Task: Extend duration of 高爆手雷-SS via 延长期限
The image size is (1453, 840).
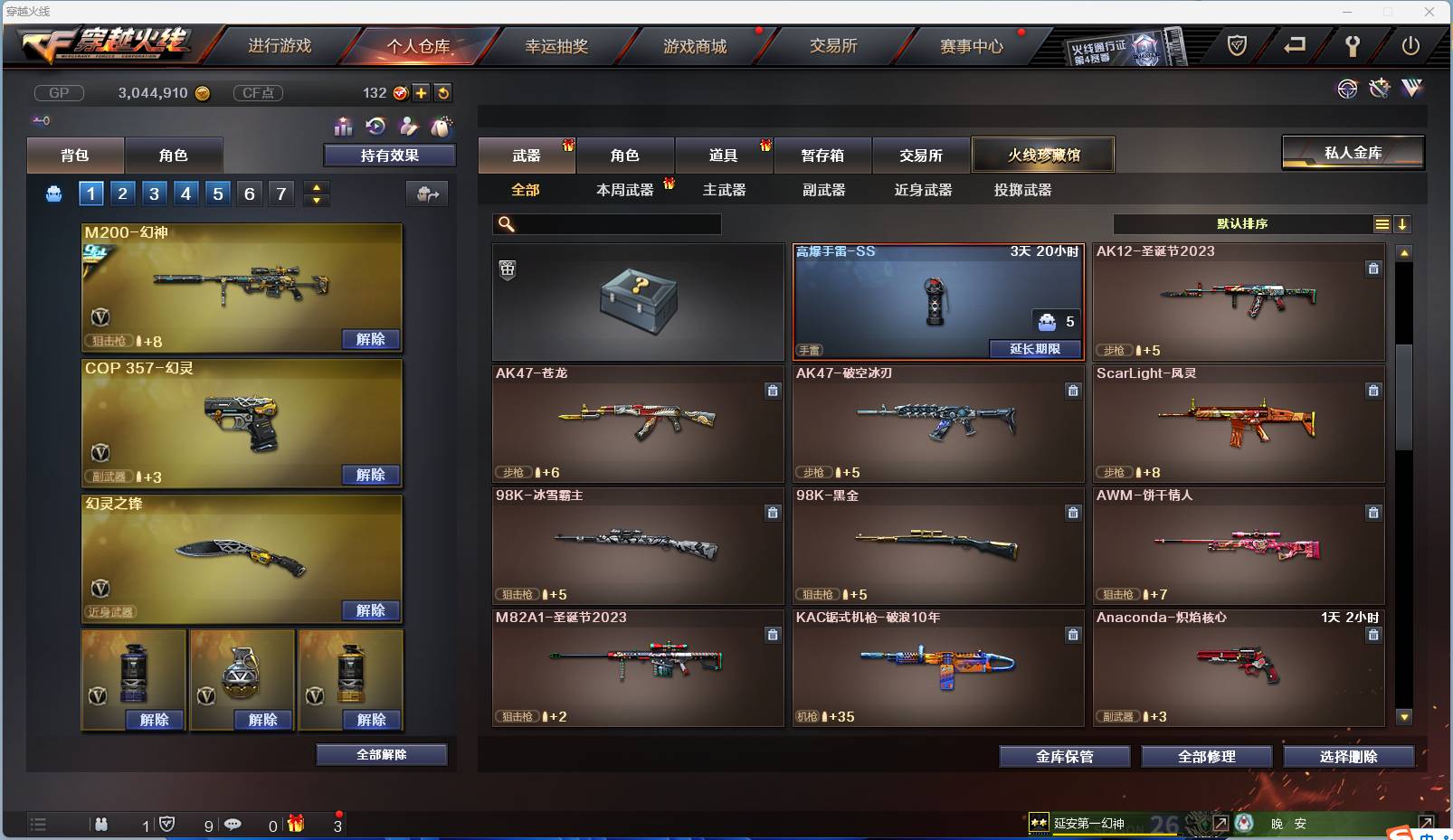Action: [x=1037, y=349]
